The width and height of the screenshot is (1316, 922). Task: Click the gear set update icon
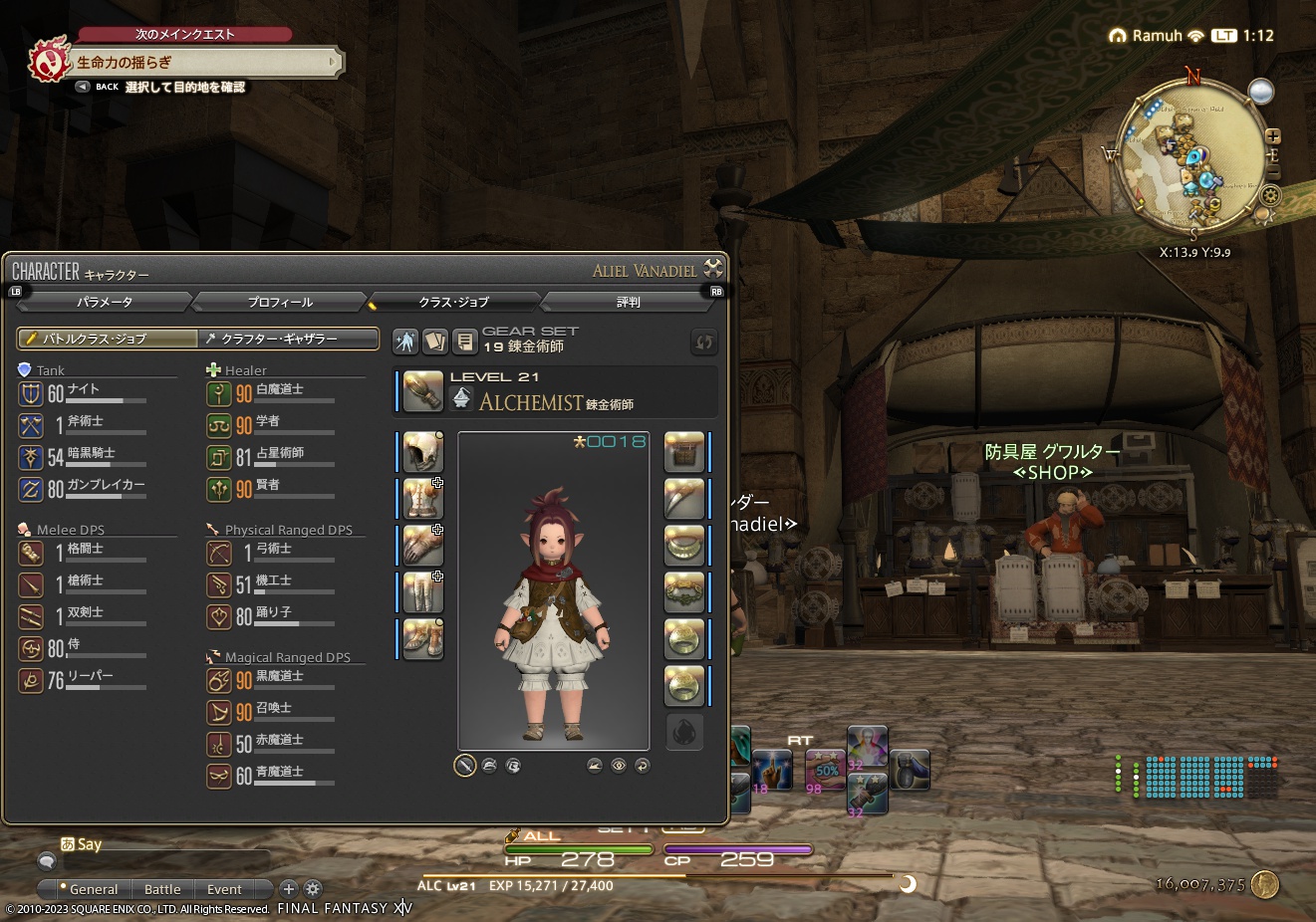(x=704, y=342)
